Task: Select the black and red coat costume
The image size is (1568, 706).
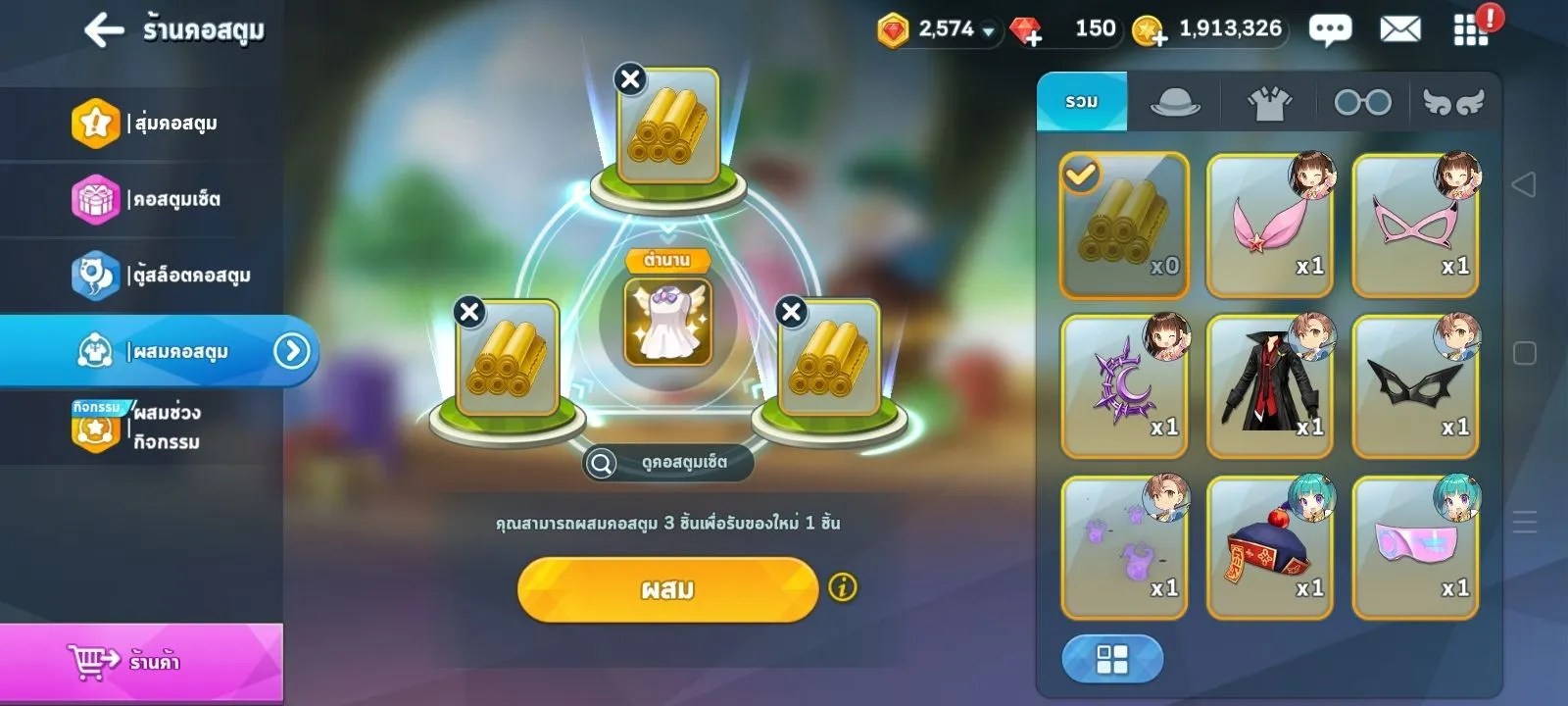Action: [1269, 386]
